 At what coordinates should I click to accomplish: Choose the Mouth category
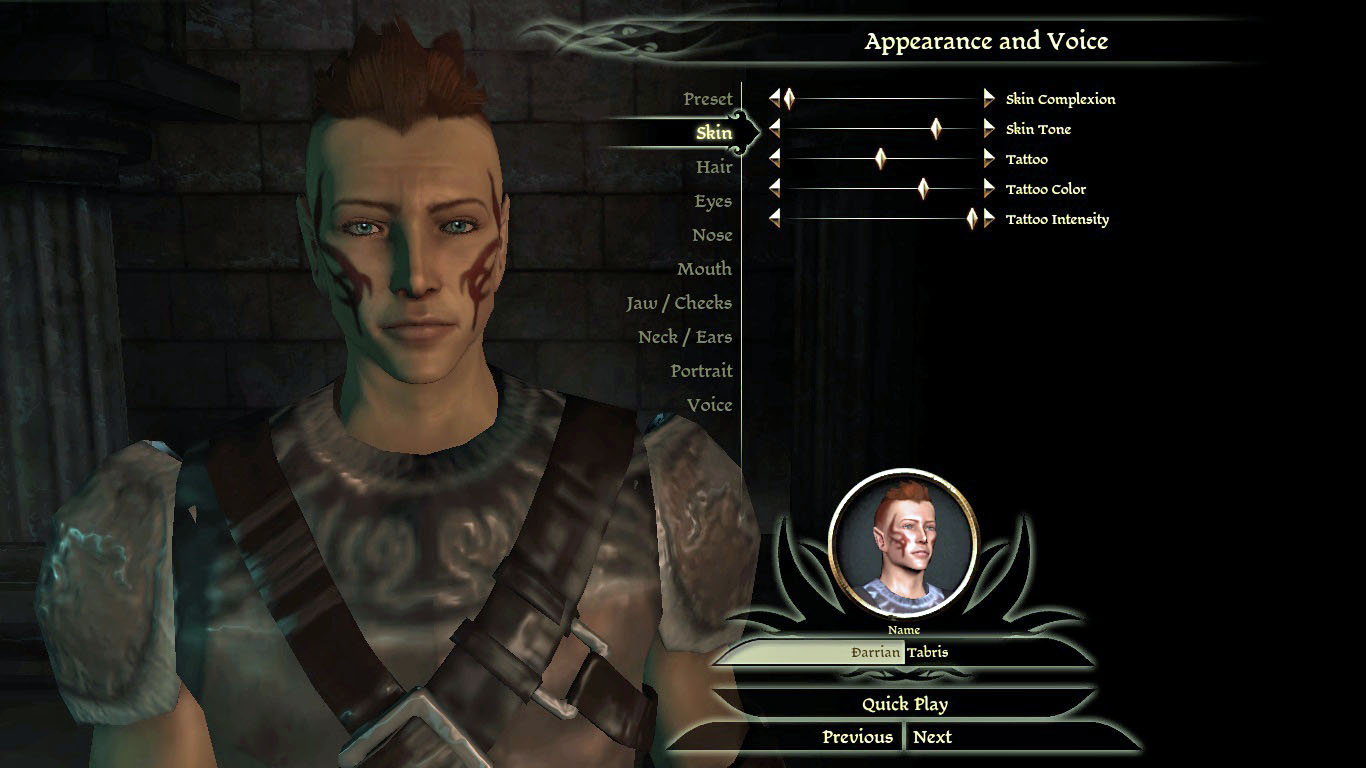click(704, 269)
